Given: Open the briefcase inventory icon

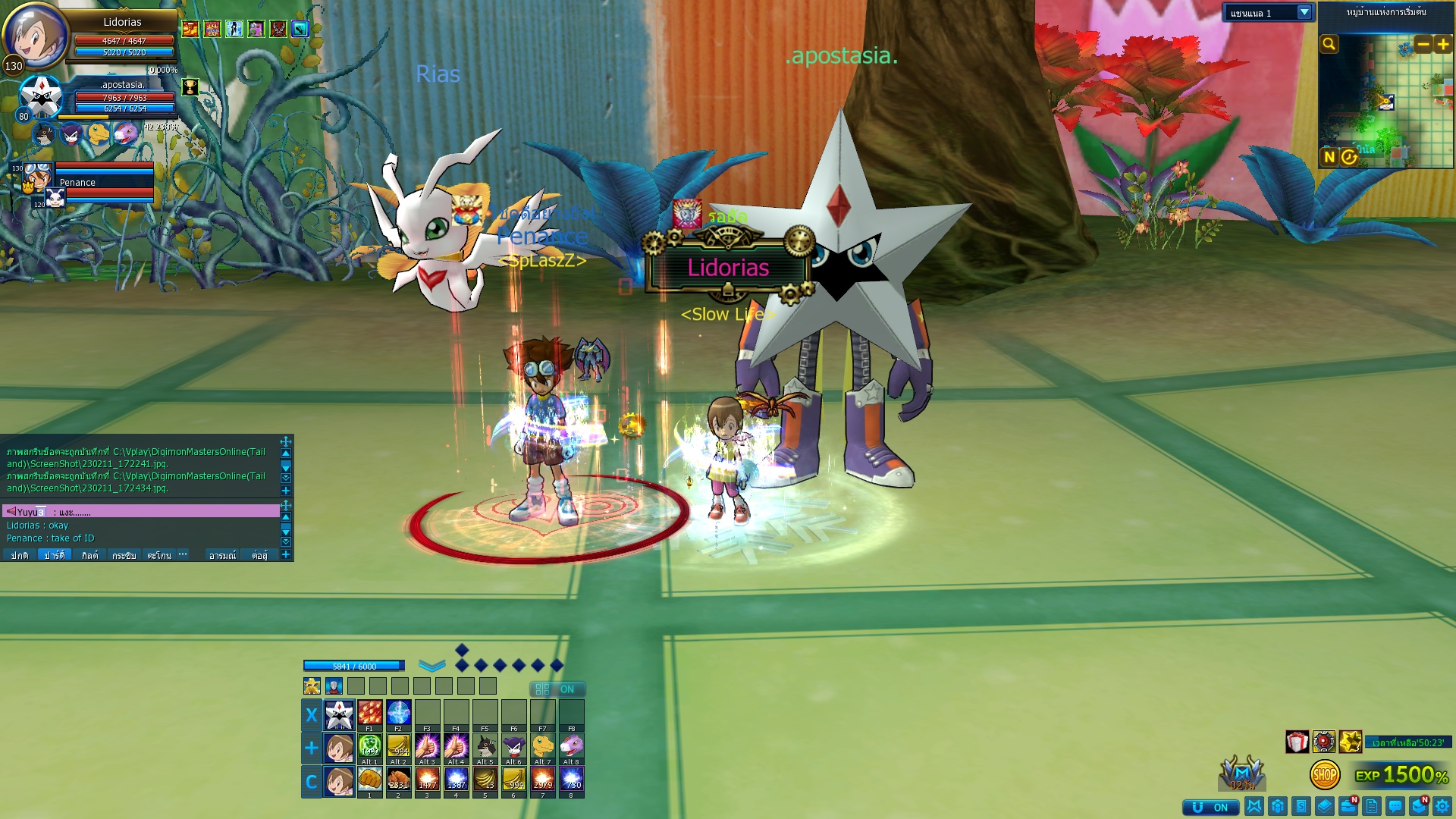Looking at the screenshot, I should tap(1348, 806).
